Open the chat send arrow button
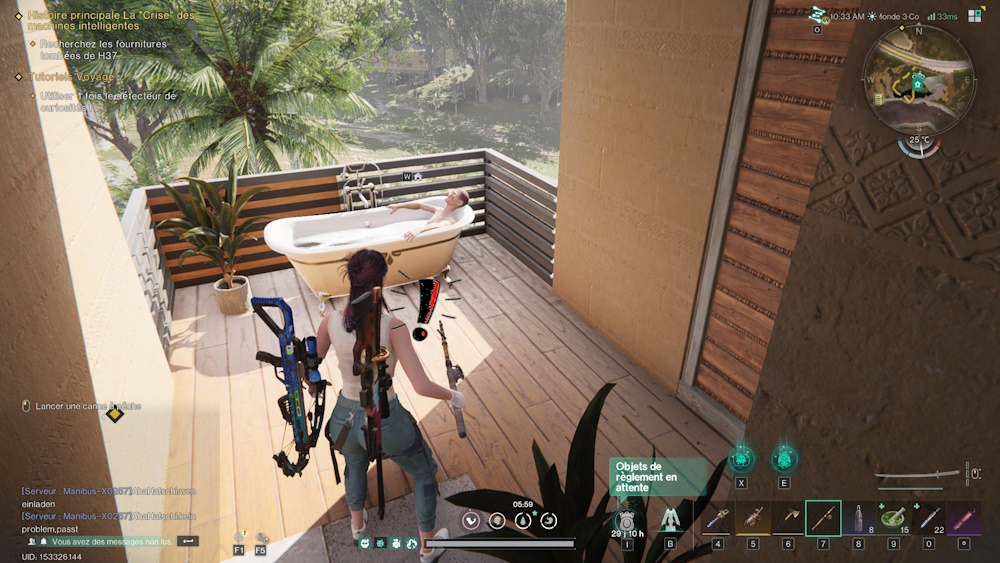 pyautogui.click(x=188, y=541)
